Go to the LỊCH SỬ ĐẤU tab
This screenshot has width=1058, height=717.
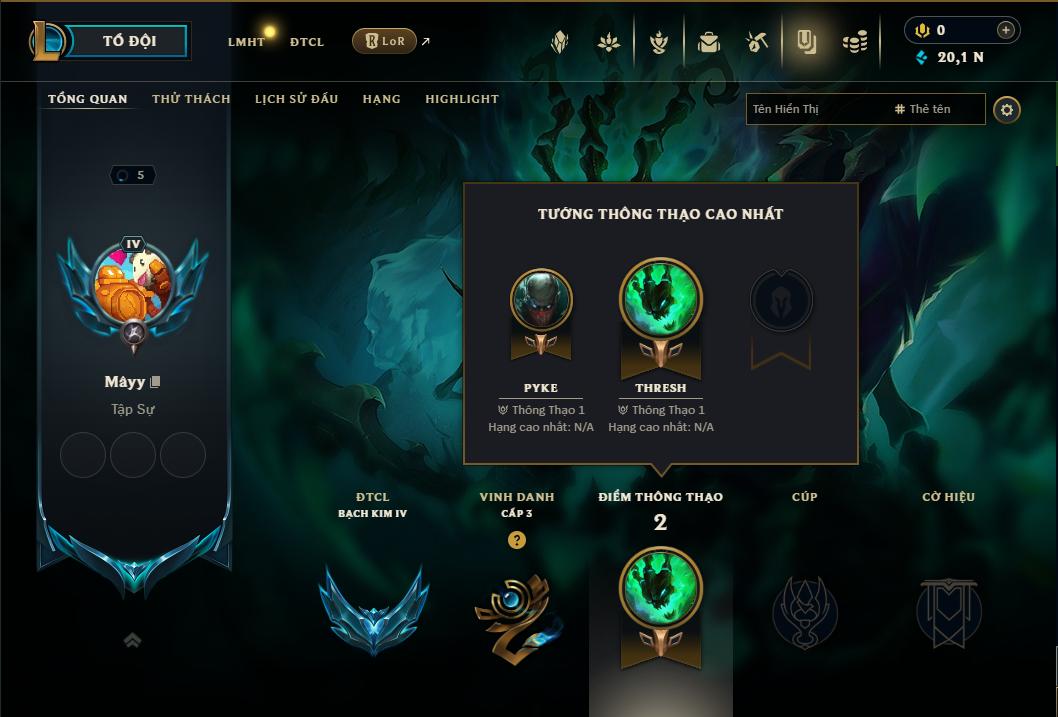[x=296, y=99]
